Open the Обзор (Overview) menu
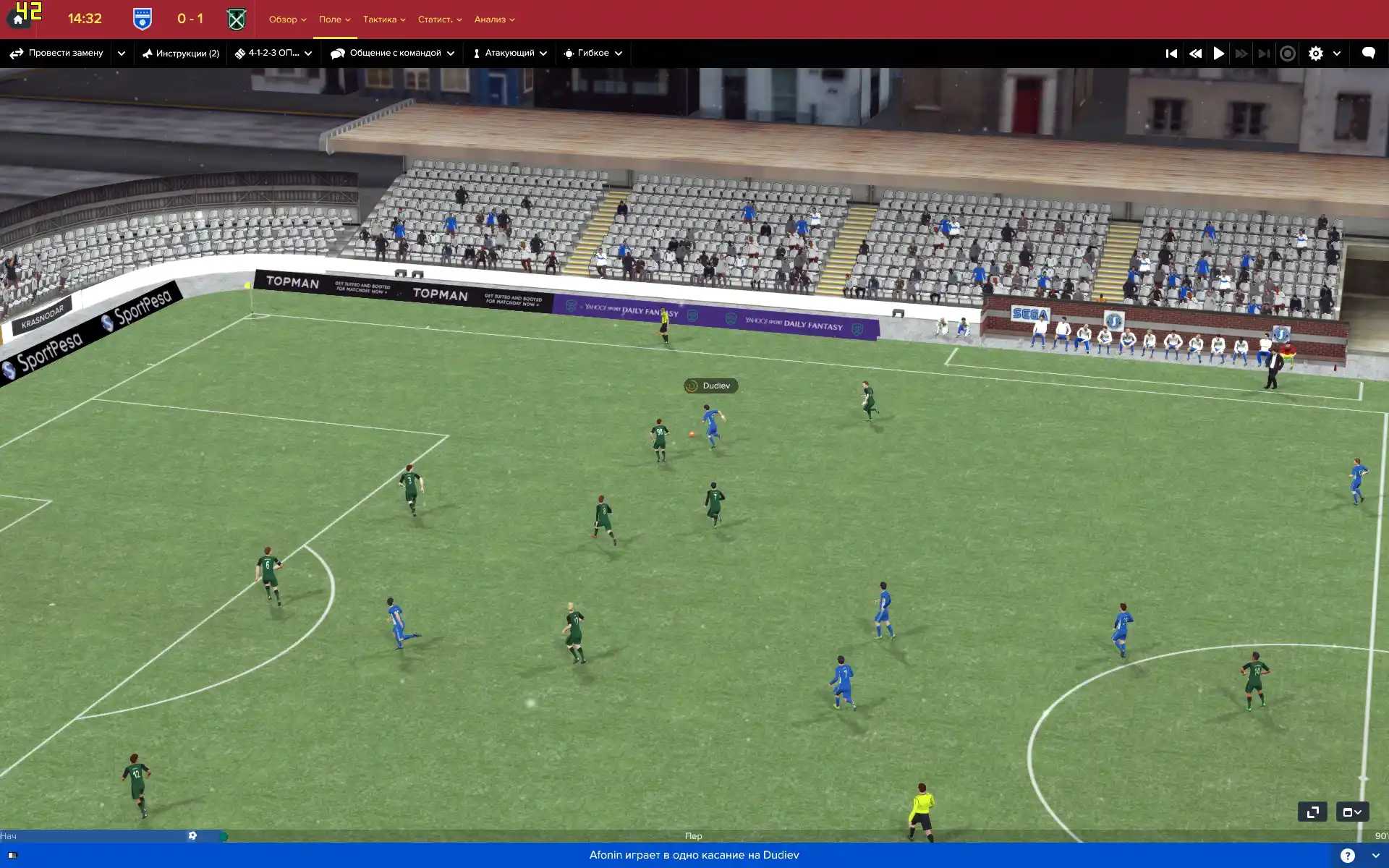This screenshot has height=868, width=1389. pos(287,20)
